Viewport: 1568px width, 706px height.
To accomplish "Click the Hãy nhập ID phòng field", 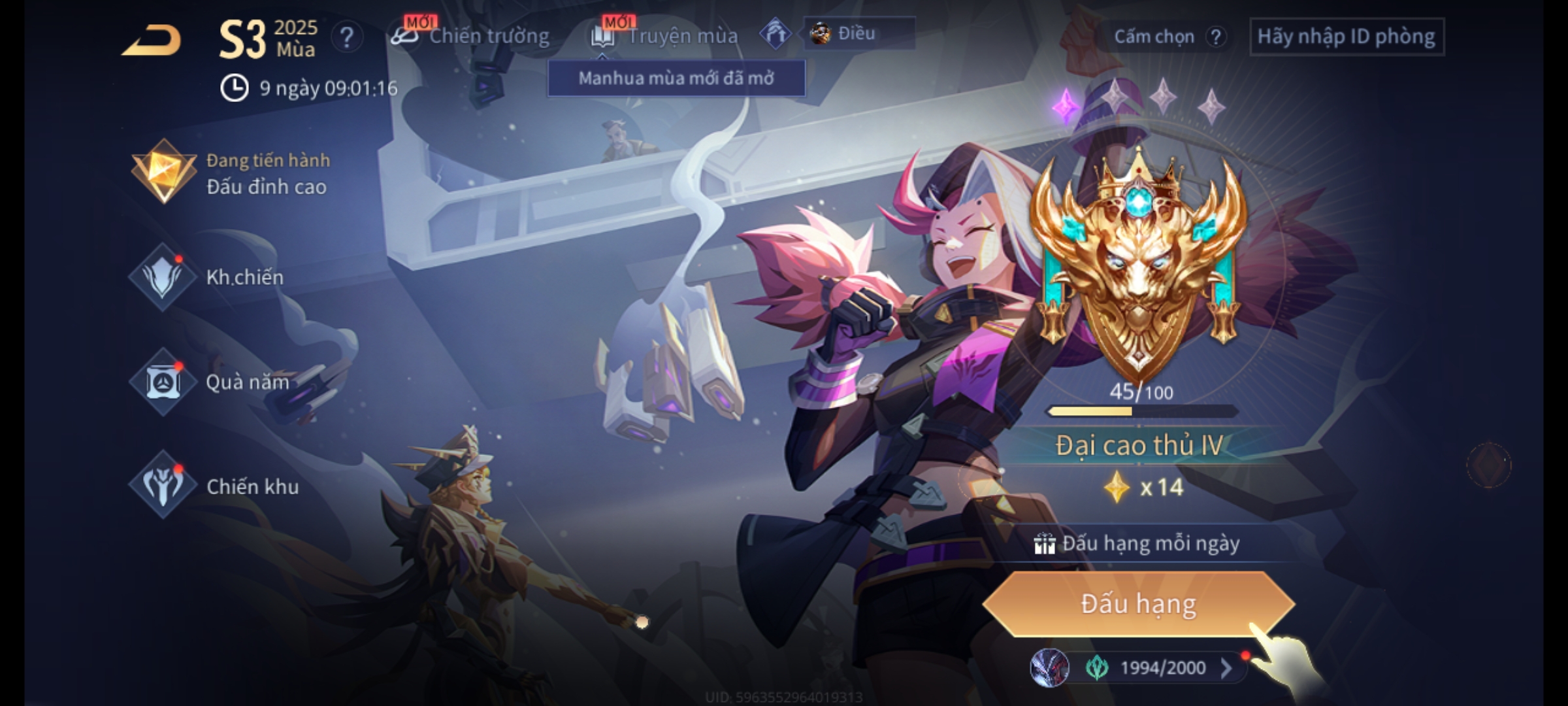I will tap(1347, 37).
